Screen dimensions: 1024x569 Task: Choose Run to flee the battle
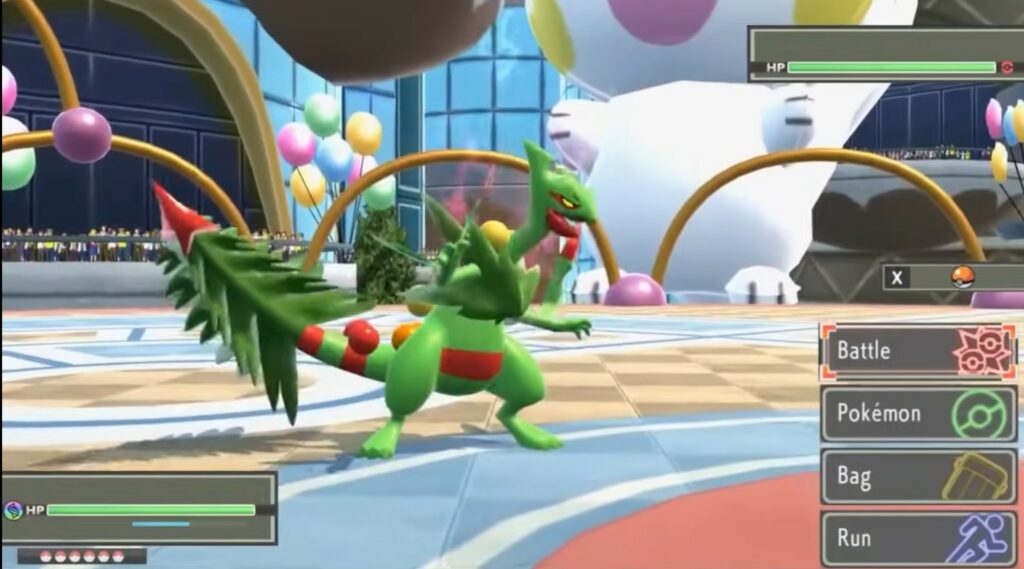tap(918, 538)
